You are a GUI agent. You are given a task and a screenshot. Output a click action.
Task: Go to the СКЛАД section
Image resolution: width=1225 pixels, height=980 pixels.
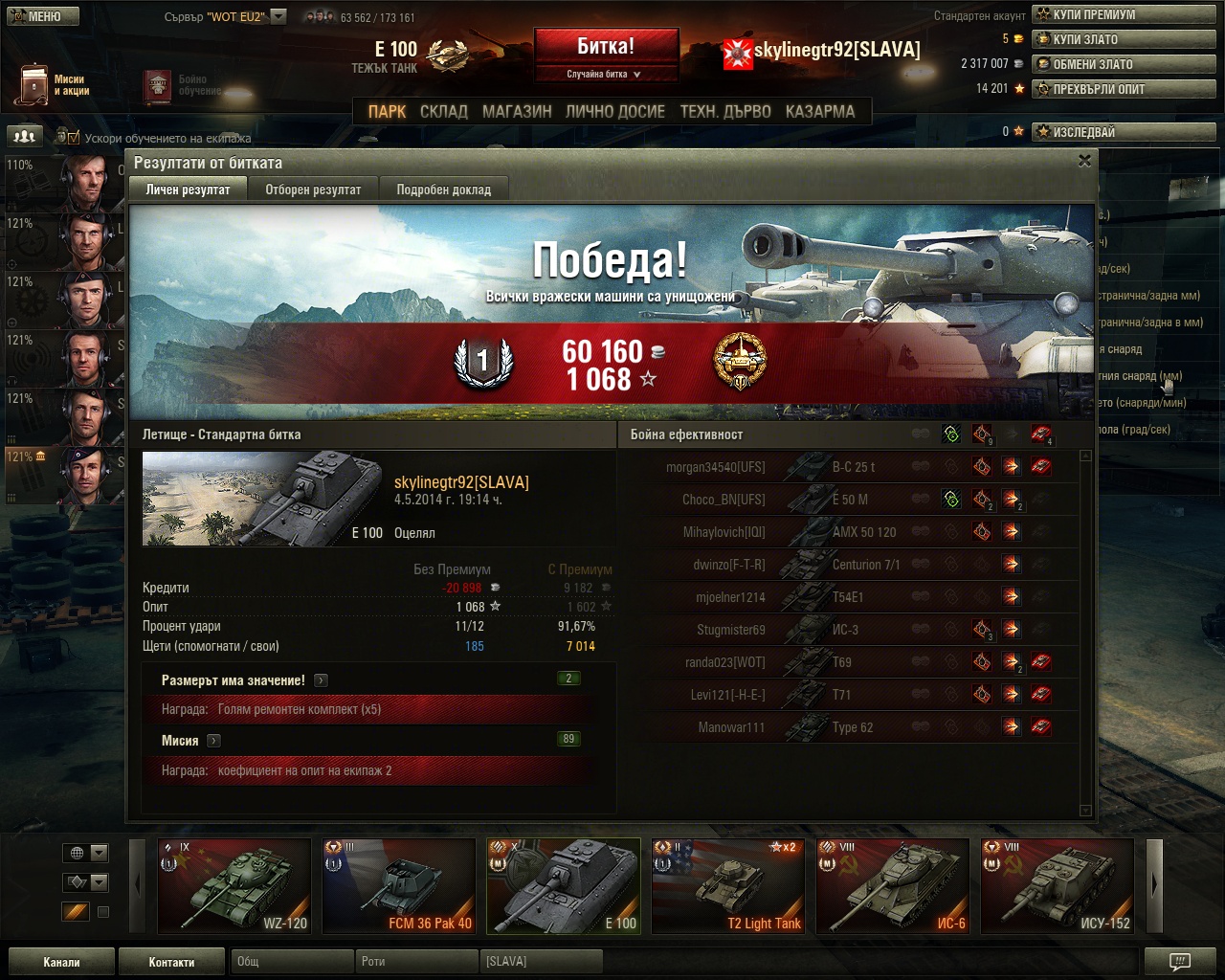click(444, 111)
